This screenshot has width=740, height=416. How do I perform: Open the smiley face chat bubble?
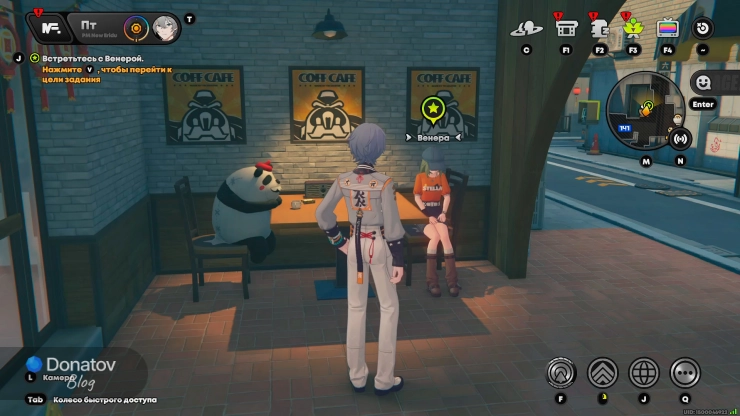click(703, 83)
